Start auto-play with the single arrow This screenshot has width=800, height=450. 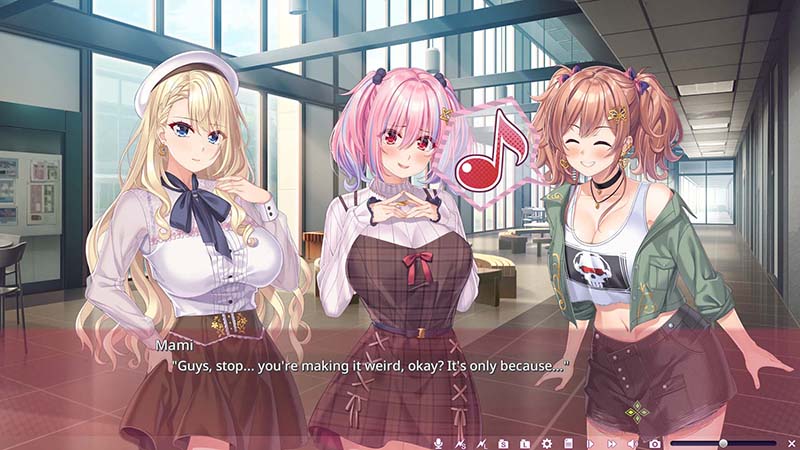point(590,443)
